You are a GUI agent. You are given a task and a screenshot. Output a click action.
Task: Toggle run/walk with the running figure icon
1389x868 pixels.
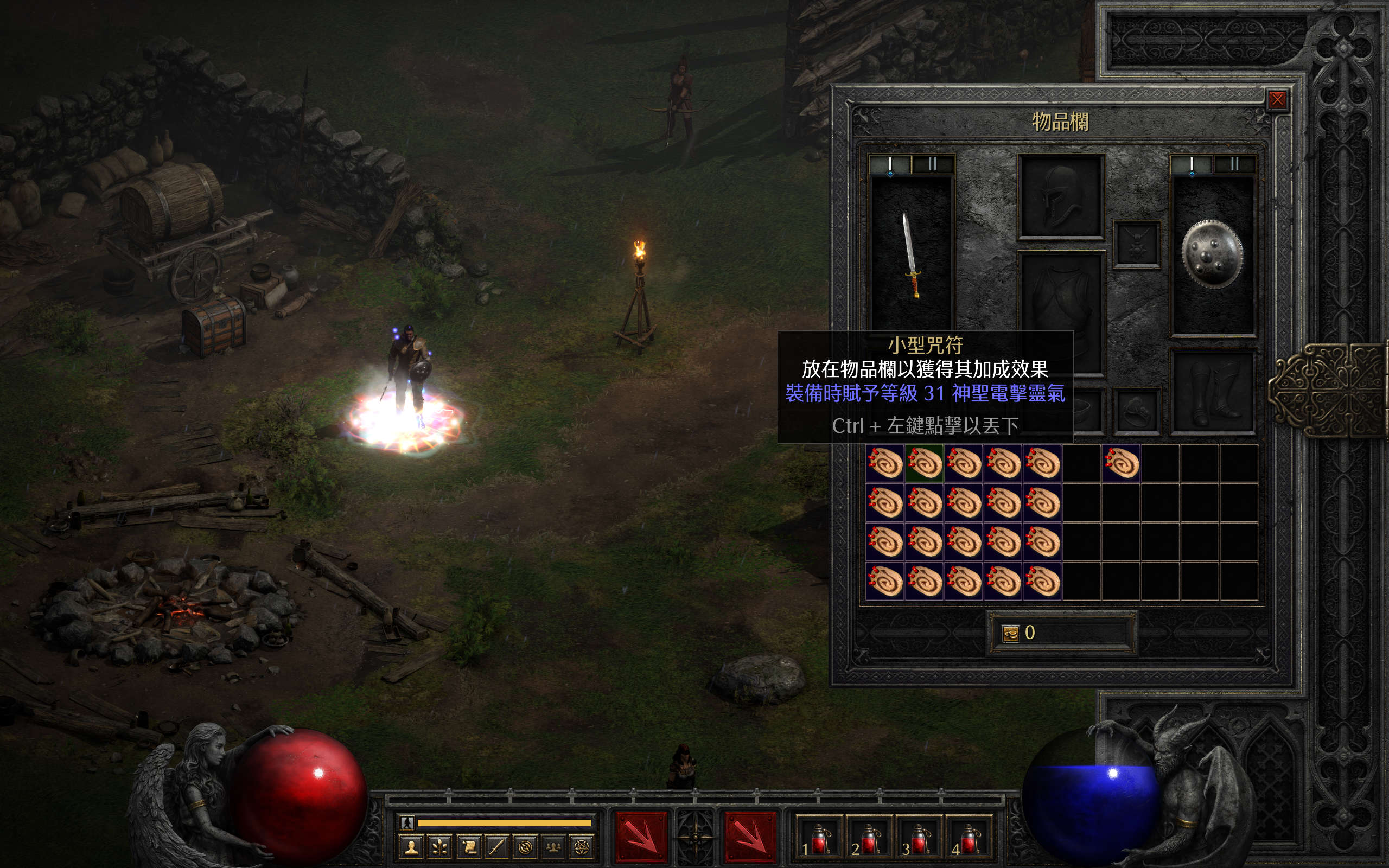[x=407, y=822]
